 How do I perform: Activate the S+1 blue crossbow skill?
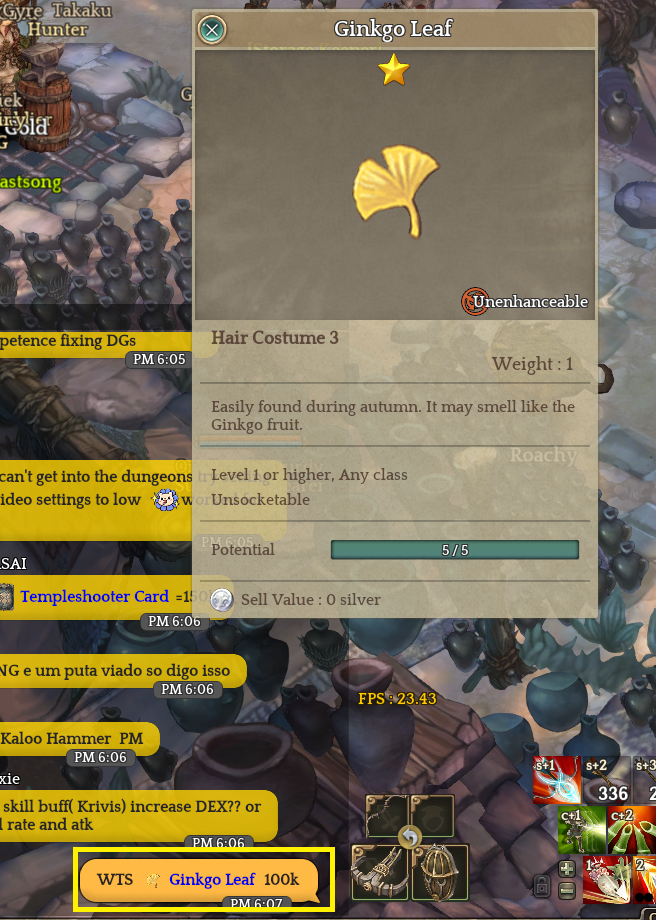(x=556, y=781)
